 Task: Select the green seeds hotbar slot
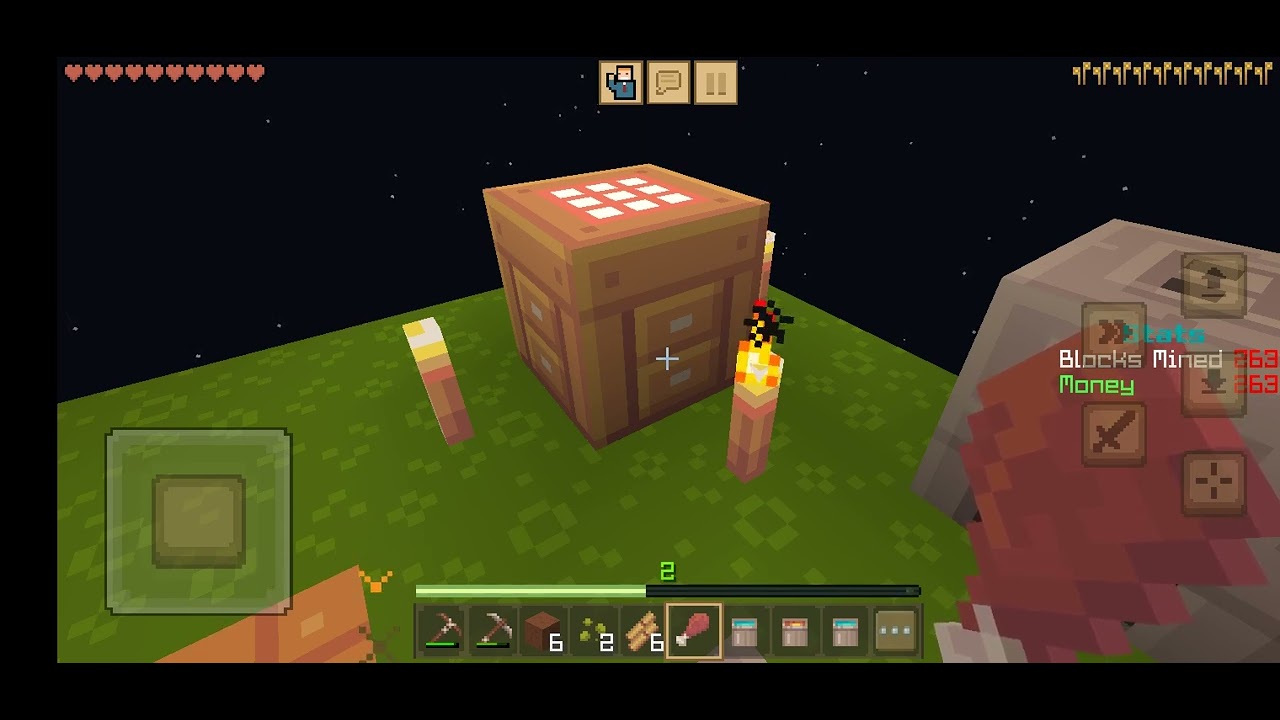(594, 632)
